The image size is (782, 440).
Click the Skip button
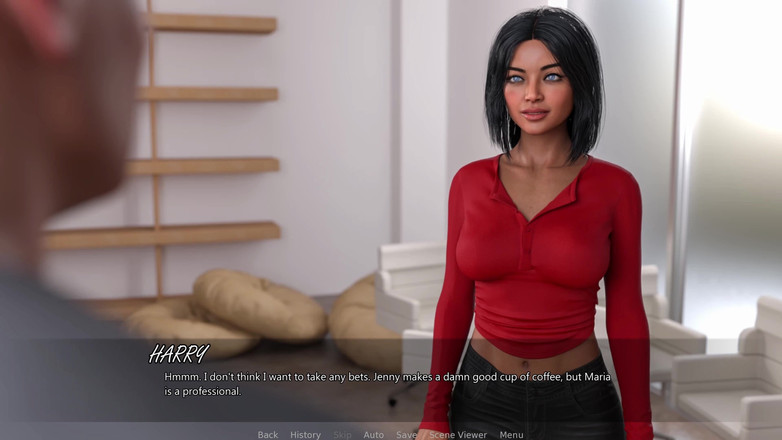click(x=342, y=435)
